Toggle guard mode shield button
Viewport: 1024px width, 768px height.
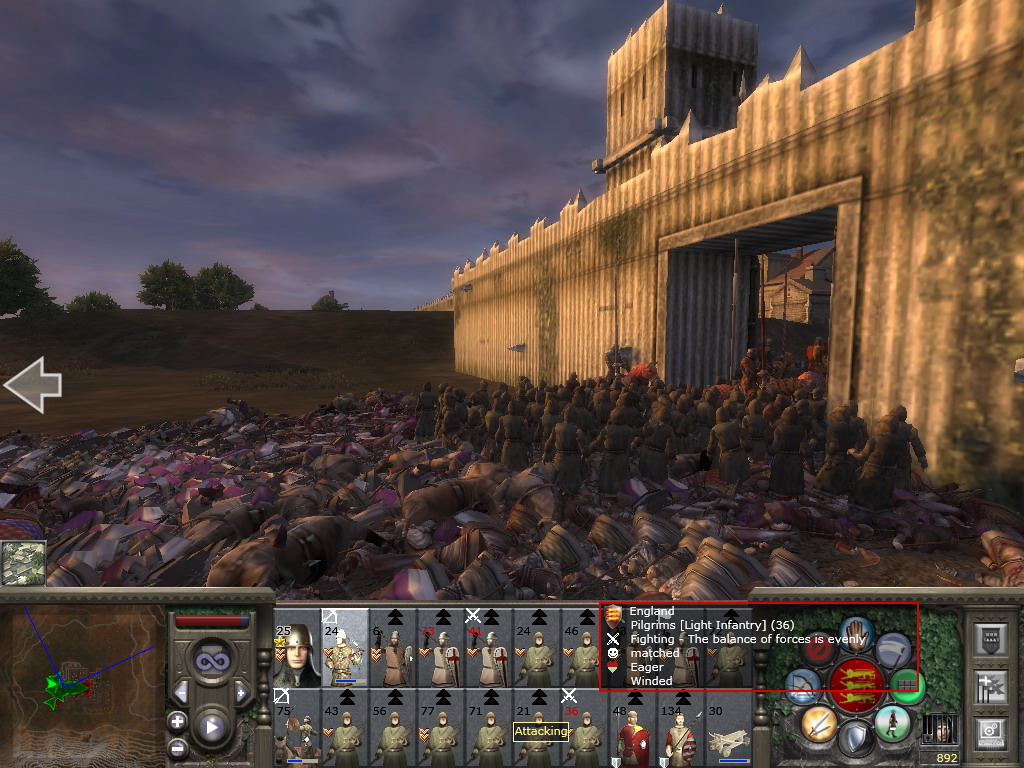click(855, 740)
